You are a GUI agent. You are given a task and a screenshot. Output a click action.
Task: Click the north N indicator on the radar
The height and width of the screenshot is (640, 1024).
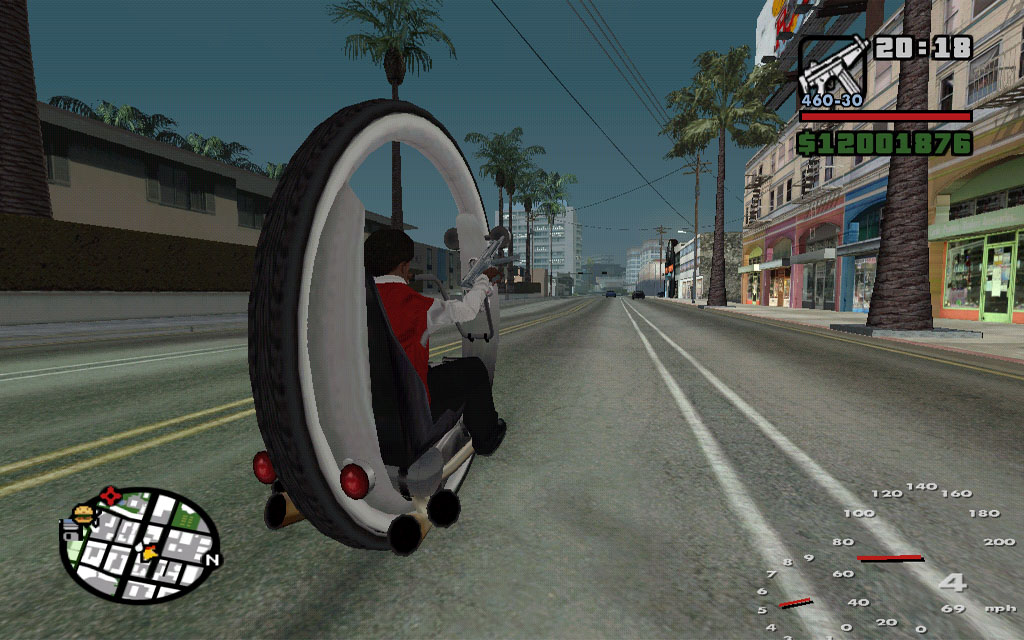pyautogui.click(x=211, y=560)
